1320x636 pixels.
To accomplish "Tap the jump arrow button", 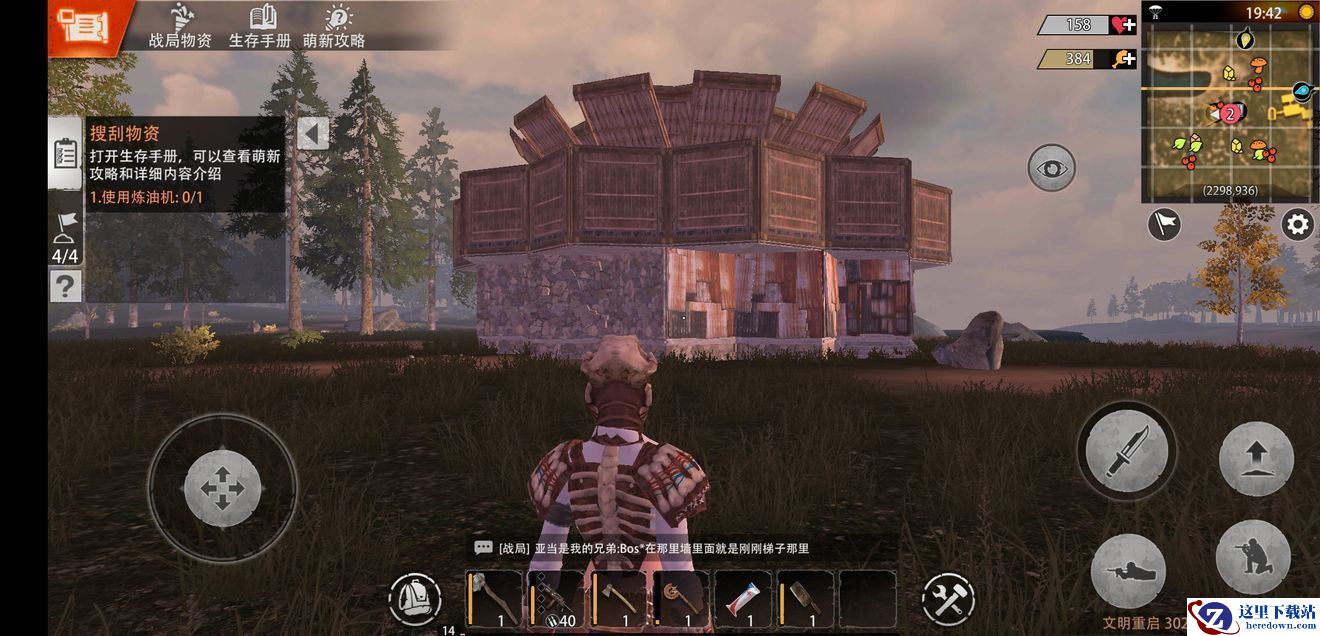I will coord(1255,459).
